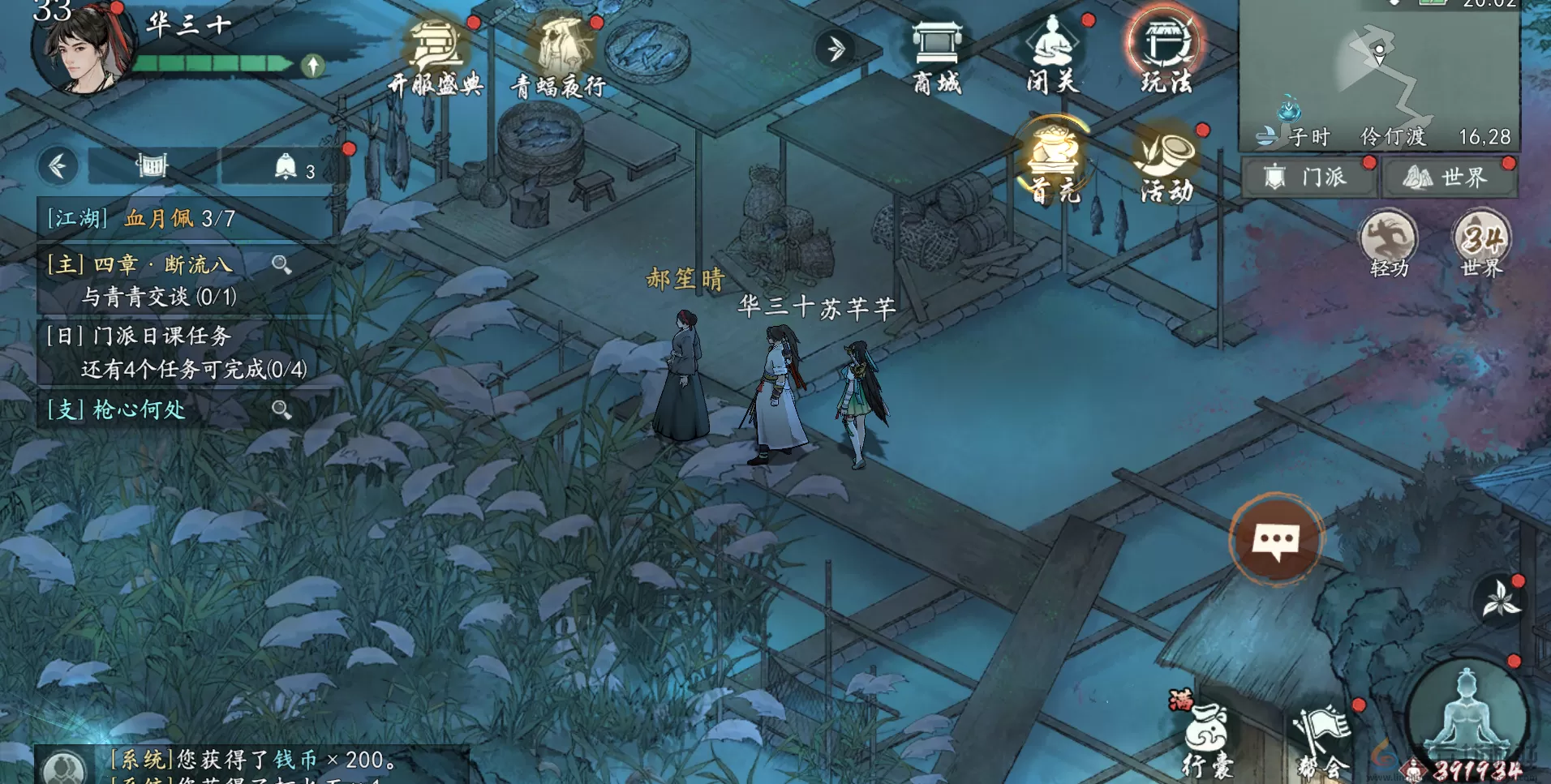The height and width of the screenshot is (784, 1551).
Task: Enter 闭关 meditation mode
Action: click(x=1050, y=49)
